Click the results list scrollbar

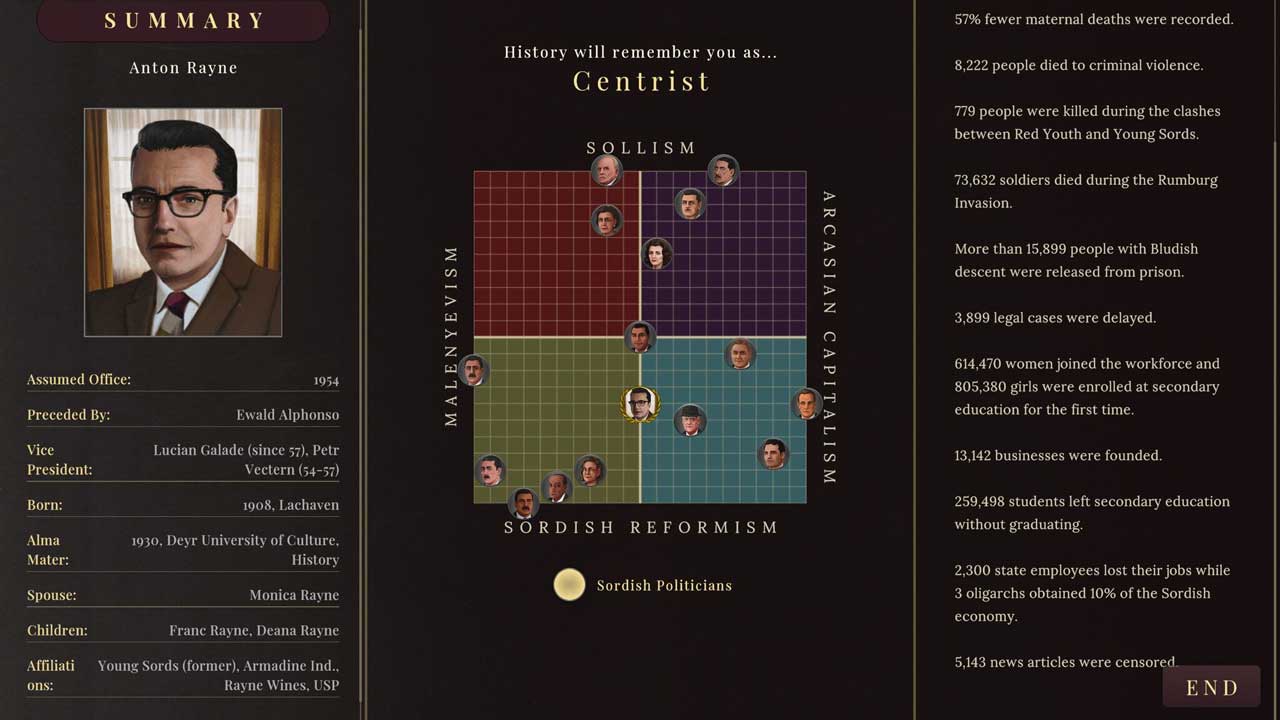tap(1274, 300)
